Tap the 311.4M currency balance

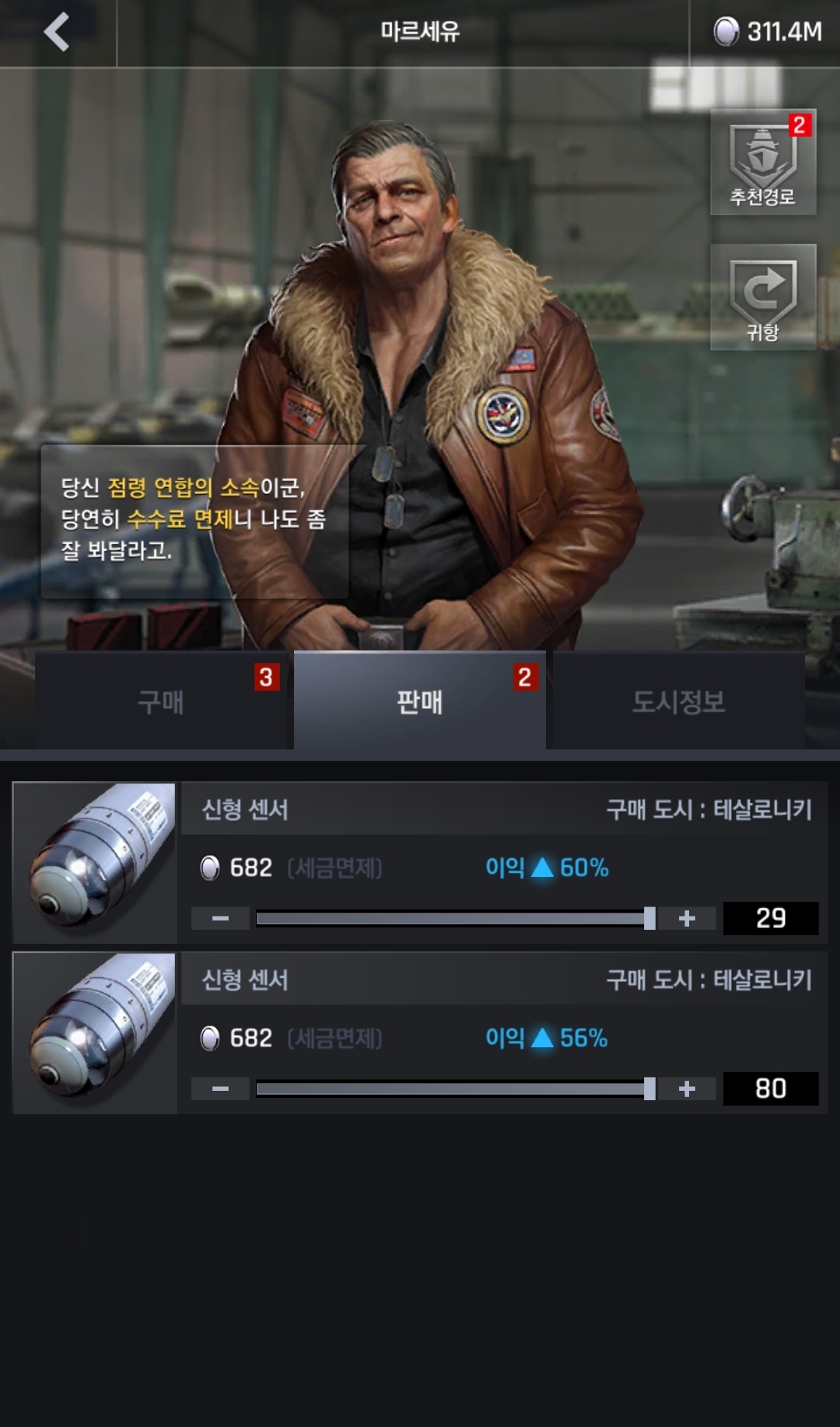(x=768, y=32)
